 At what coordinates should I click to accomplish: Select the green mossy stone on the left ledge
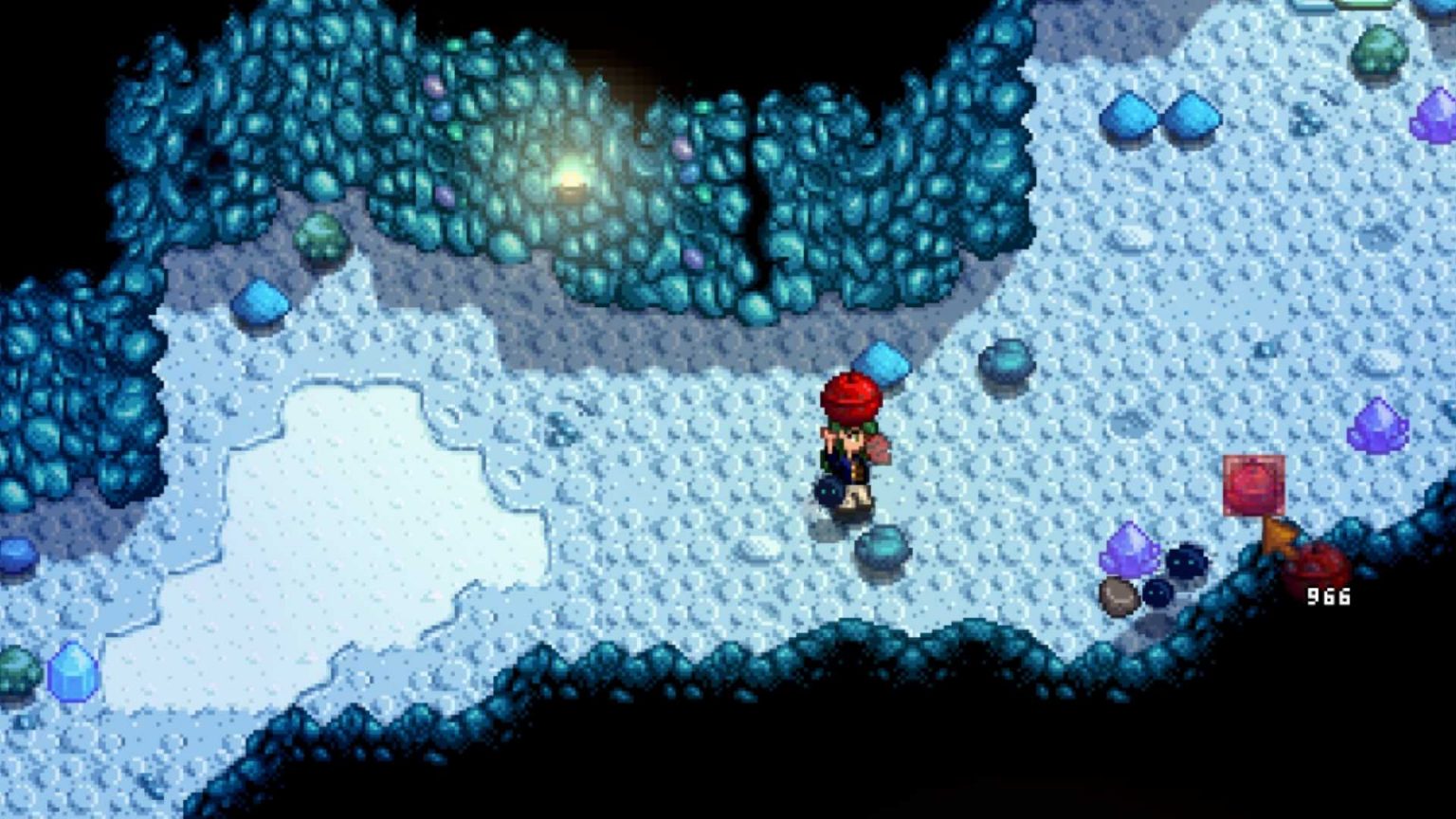point(322,232)
